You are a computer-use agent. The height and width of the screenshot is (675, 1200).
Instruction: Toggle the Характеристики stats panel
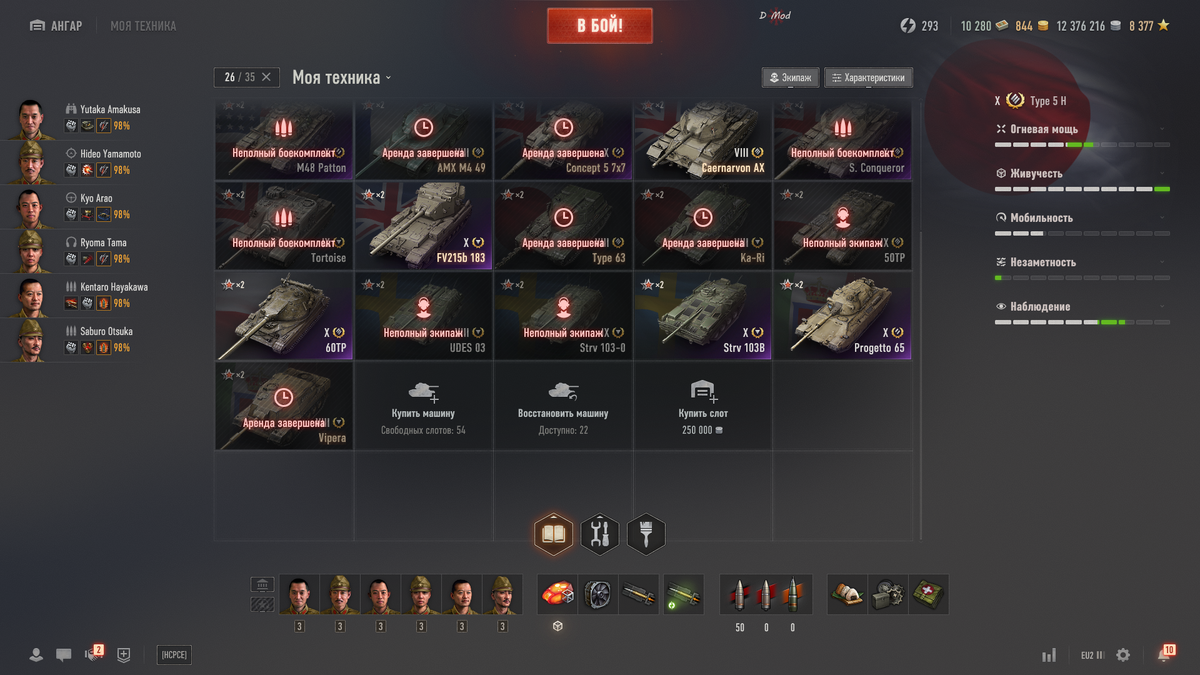[x=868, y=78]
